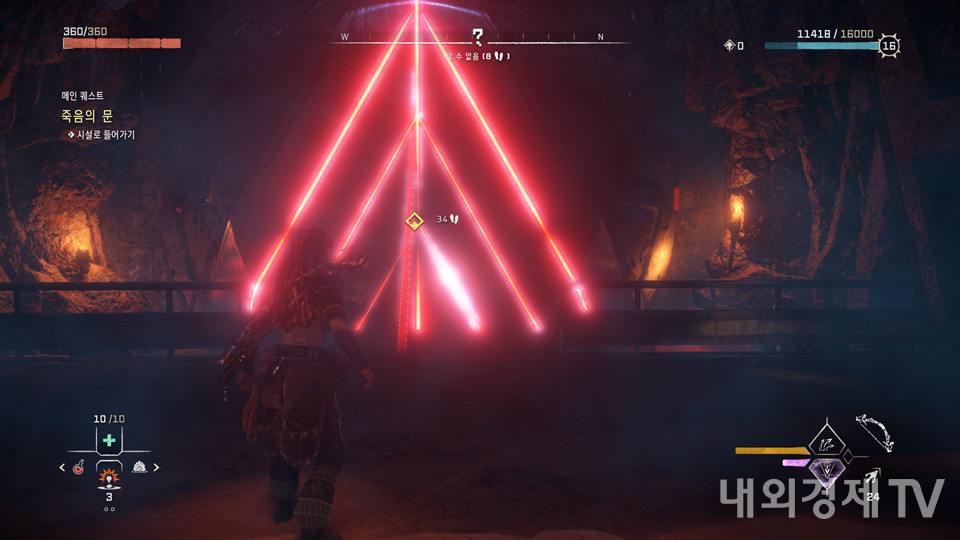Click the compass question mark marker
The width and height of the screenshot is (960, 540).
pyautogui.click(x=478, y=36)
